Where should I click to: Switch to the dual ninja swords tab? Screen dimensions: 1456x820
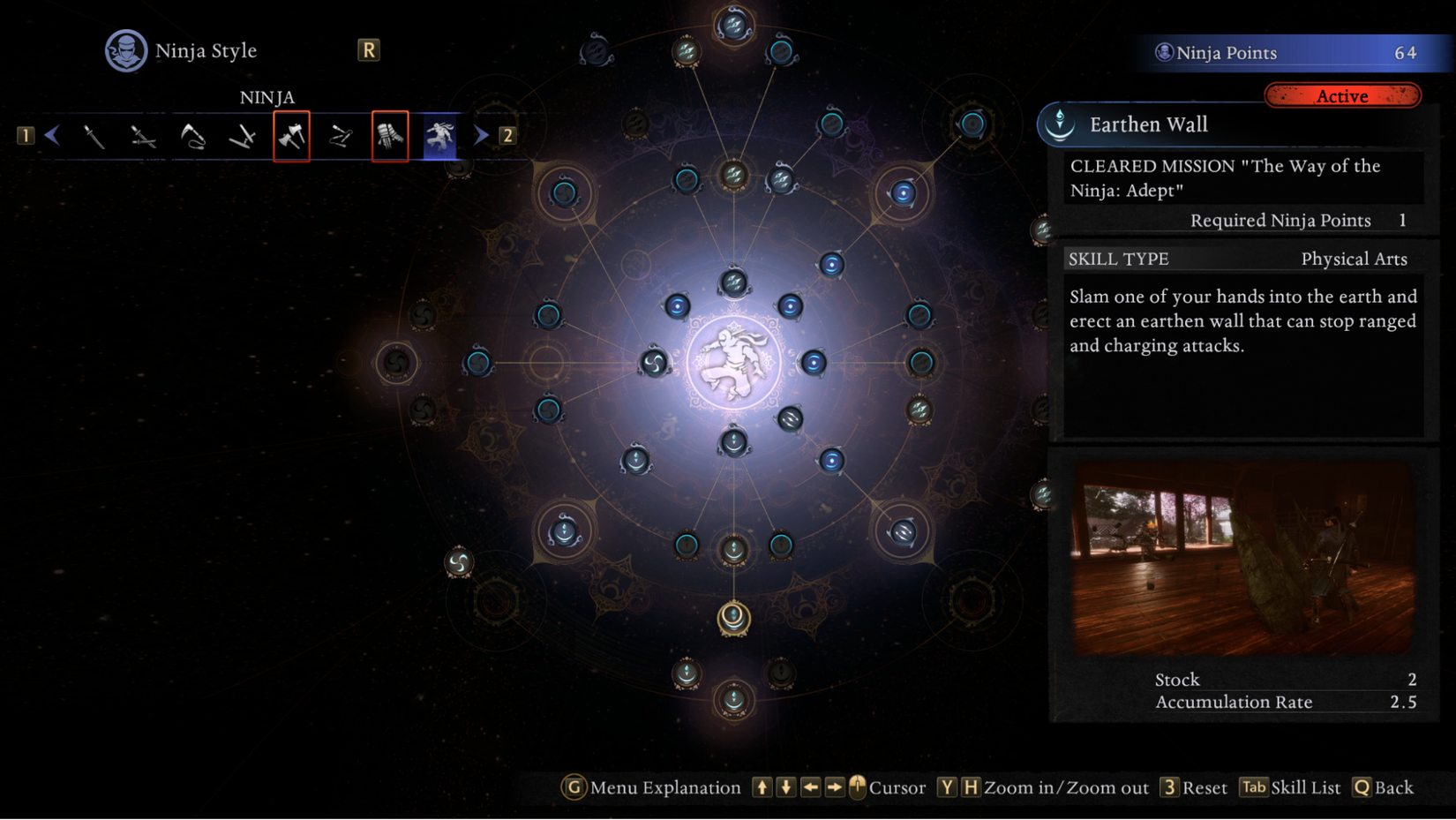click(143, 136)
